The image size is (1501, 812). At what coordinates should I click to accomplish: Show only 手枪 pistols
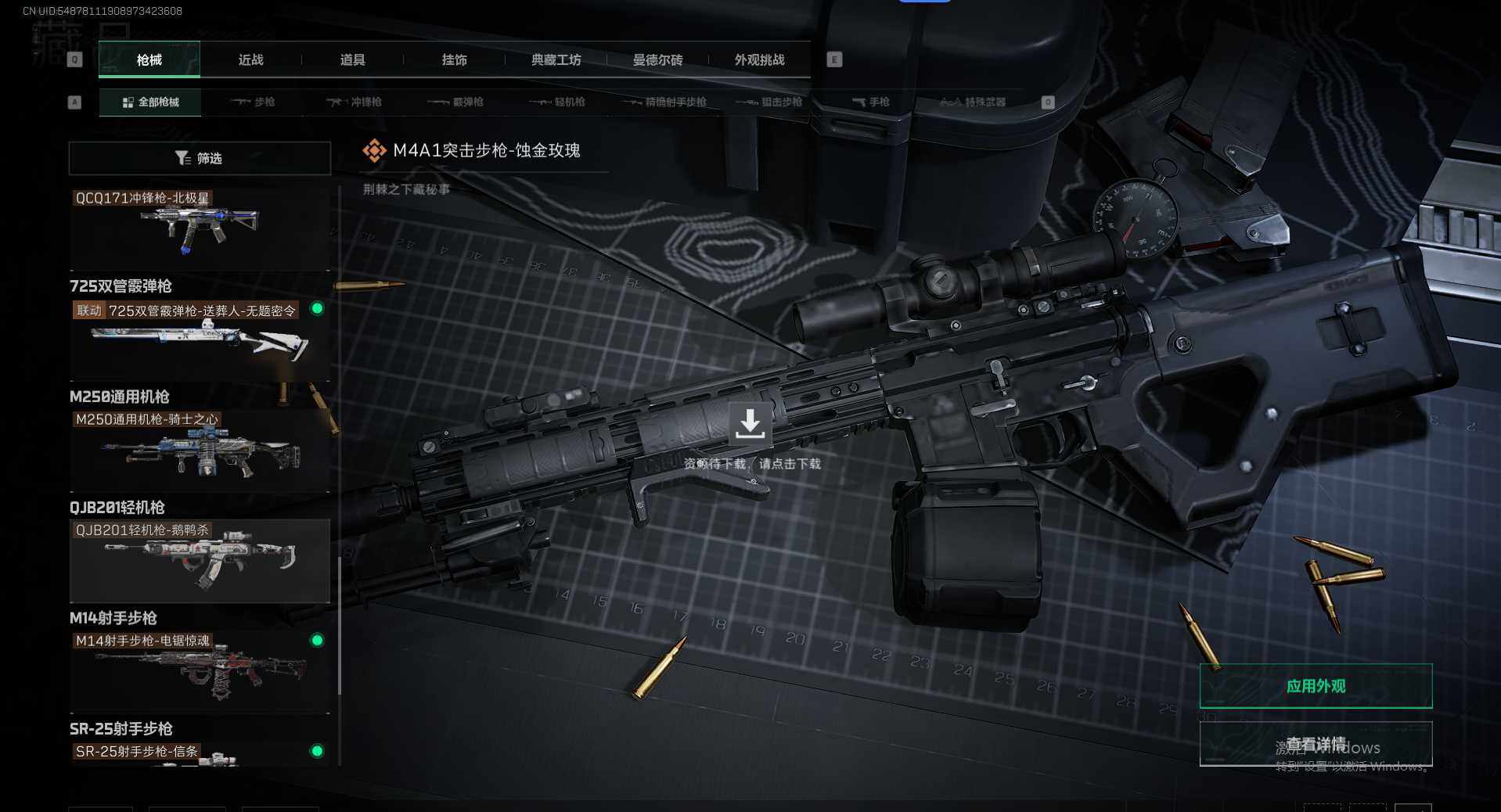pos(870,102)
